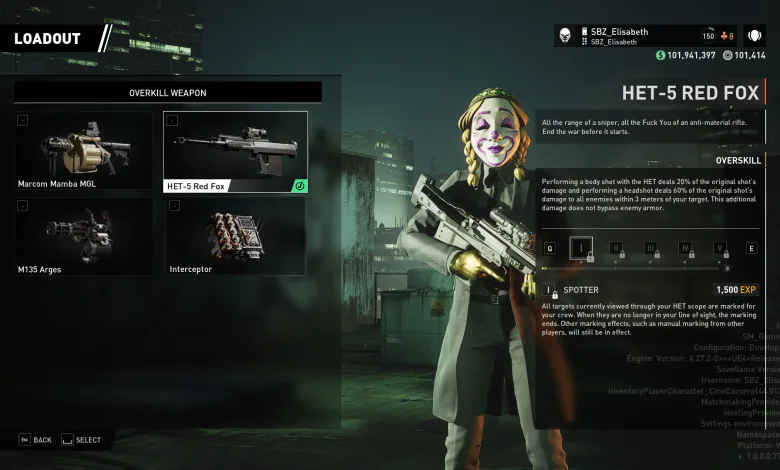Equip the Interceptor overkill weapon
This screenshot has height=470, width=780.
[x=235, y=236]
